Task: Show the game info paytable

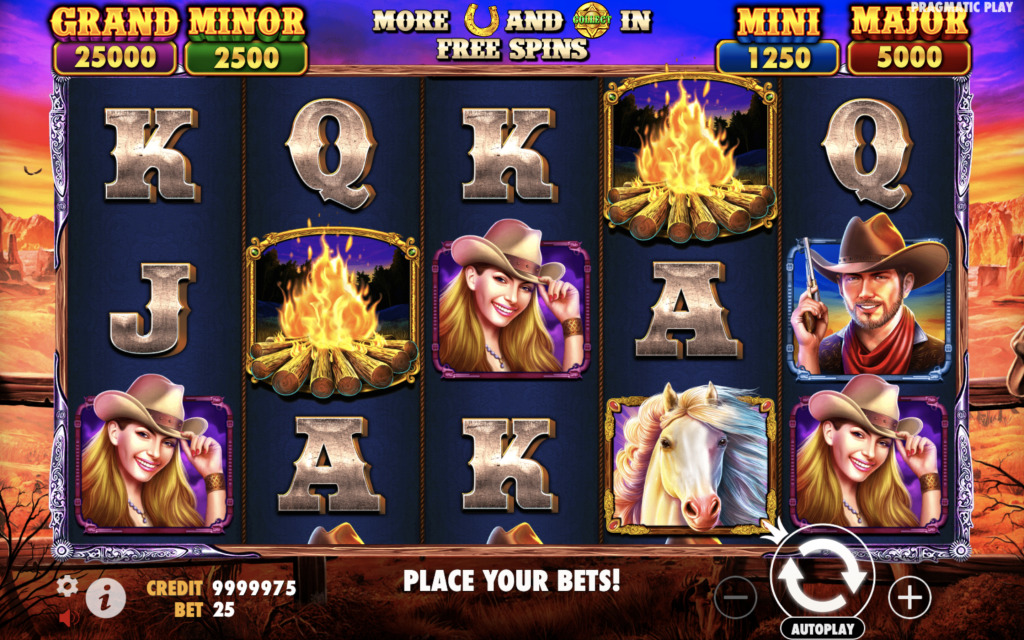Action: [x=105, y=598]
